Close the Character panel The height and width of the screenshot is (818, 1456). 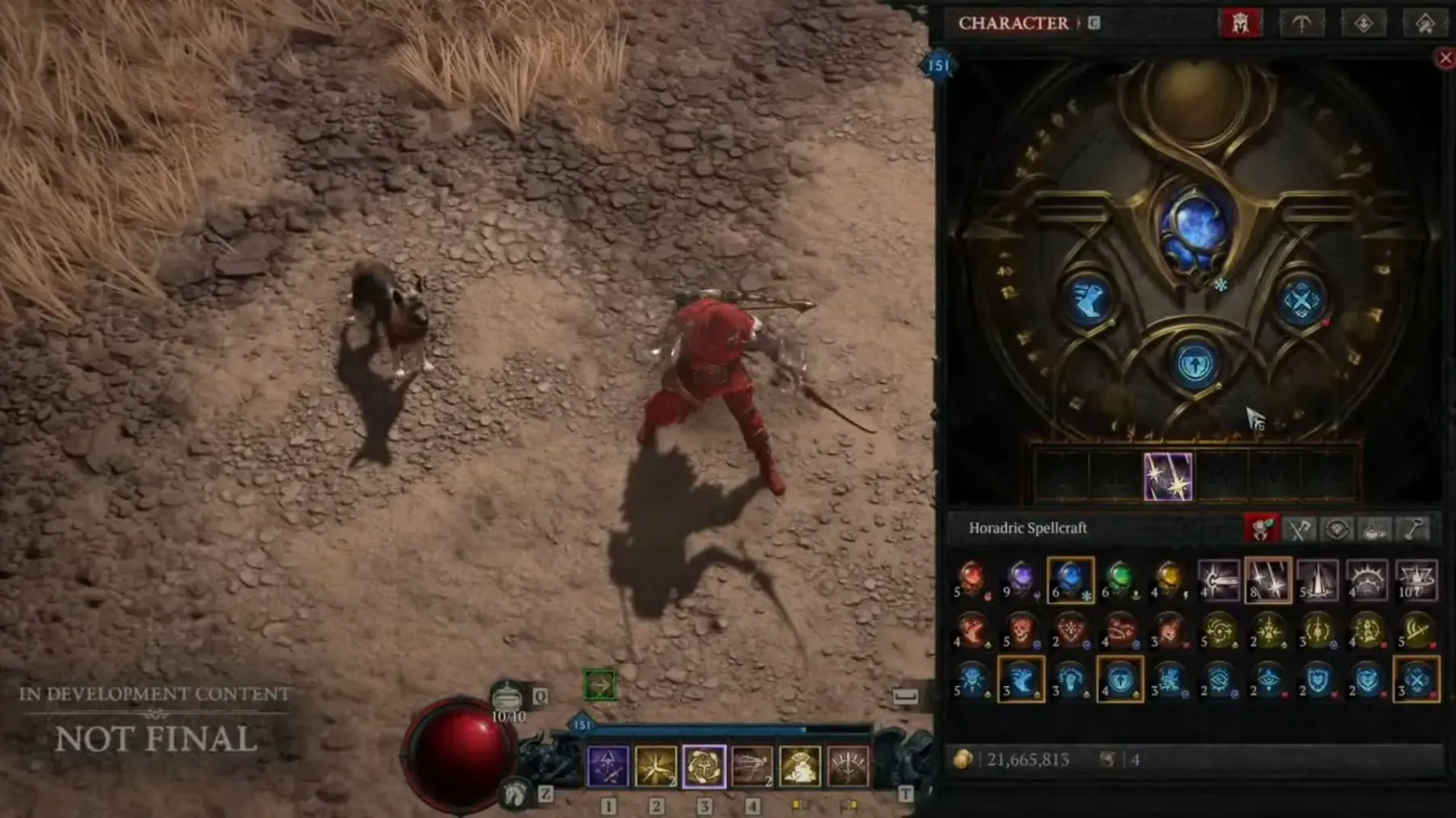(1445, 58)
